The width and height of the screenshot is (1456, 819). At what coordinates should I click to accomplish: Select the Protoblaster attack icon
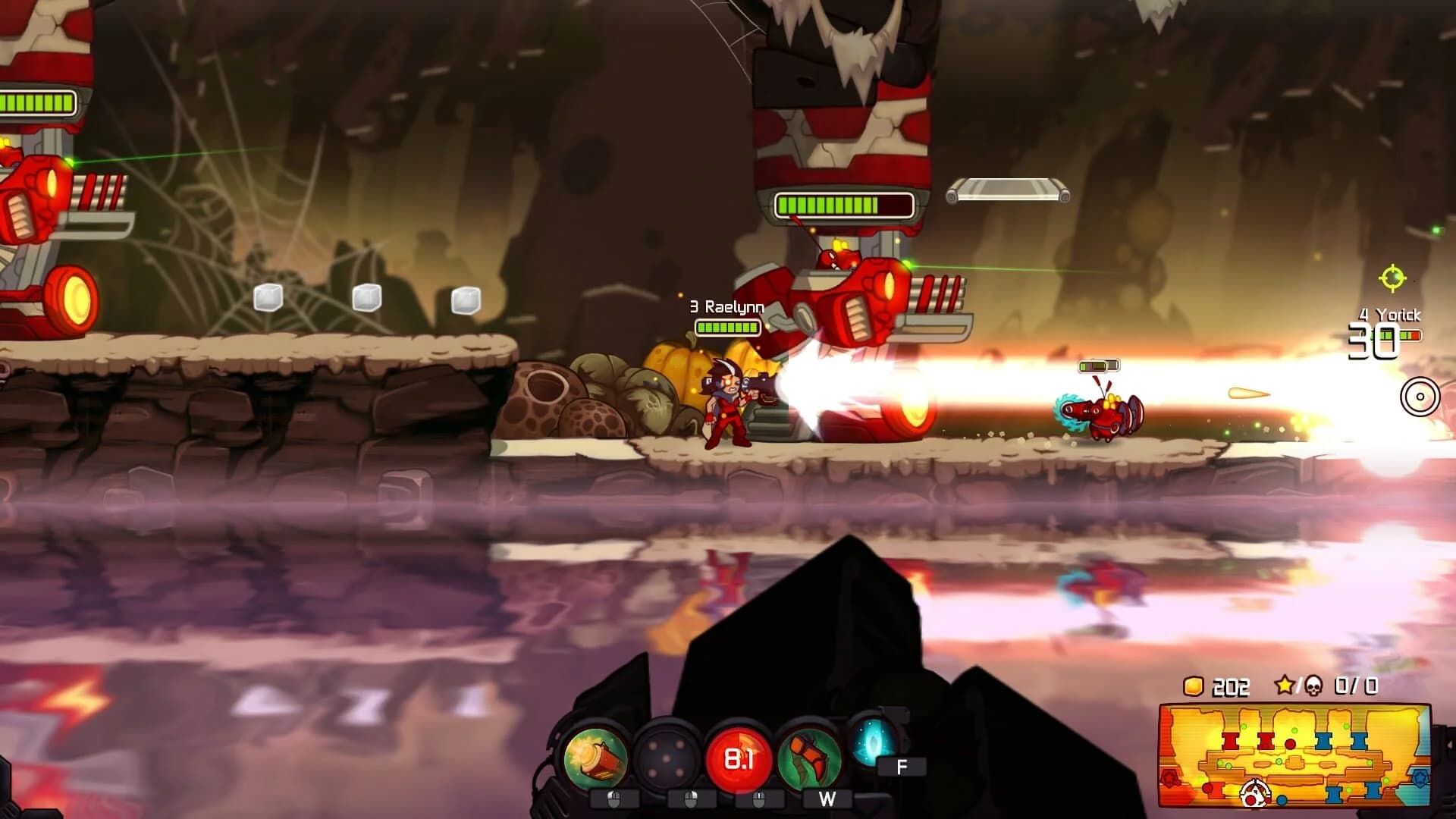click(598, 758)
